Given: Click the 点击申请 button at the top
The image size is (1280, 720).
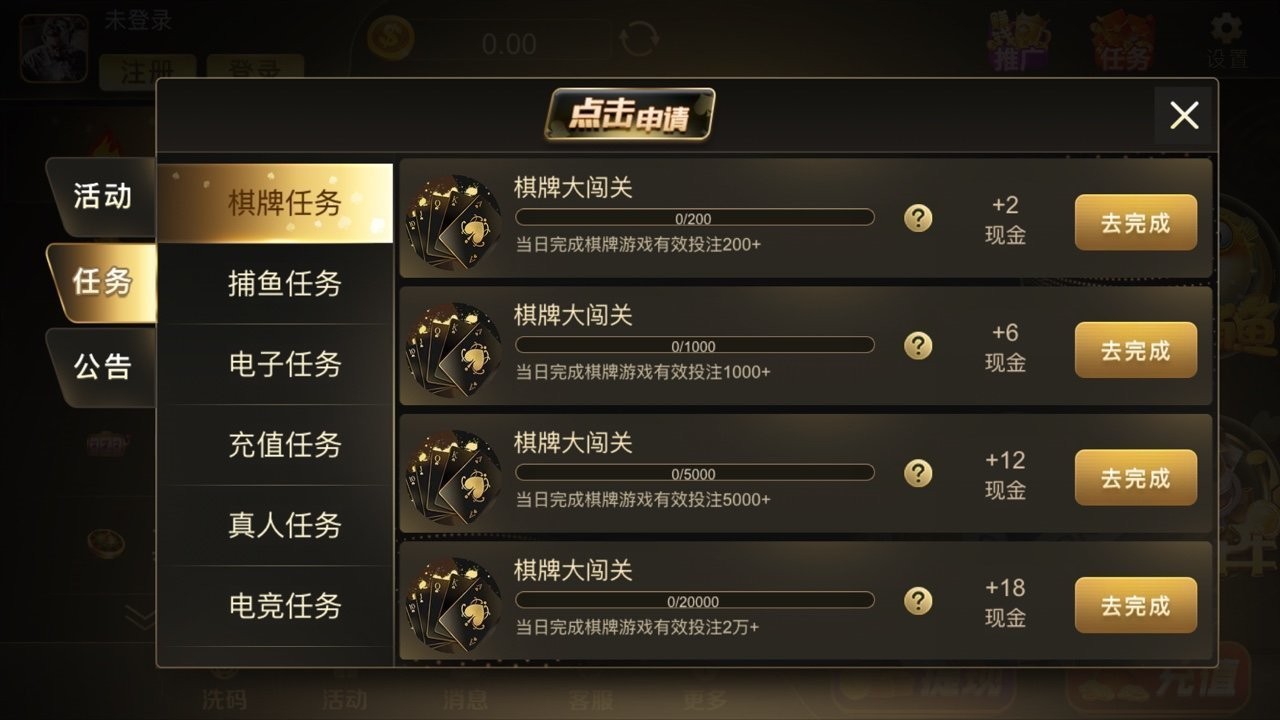Looking at the screenshot, I should tap(632, 115).
